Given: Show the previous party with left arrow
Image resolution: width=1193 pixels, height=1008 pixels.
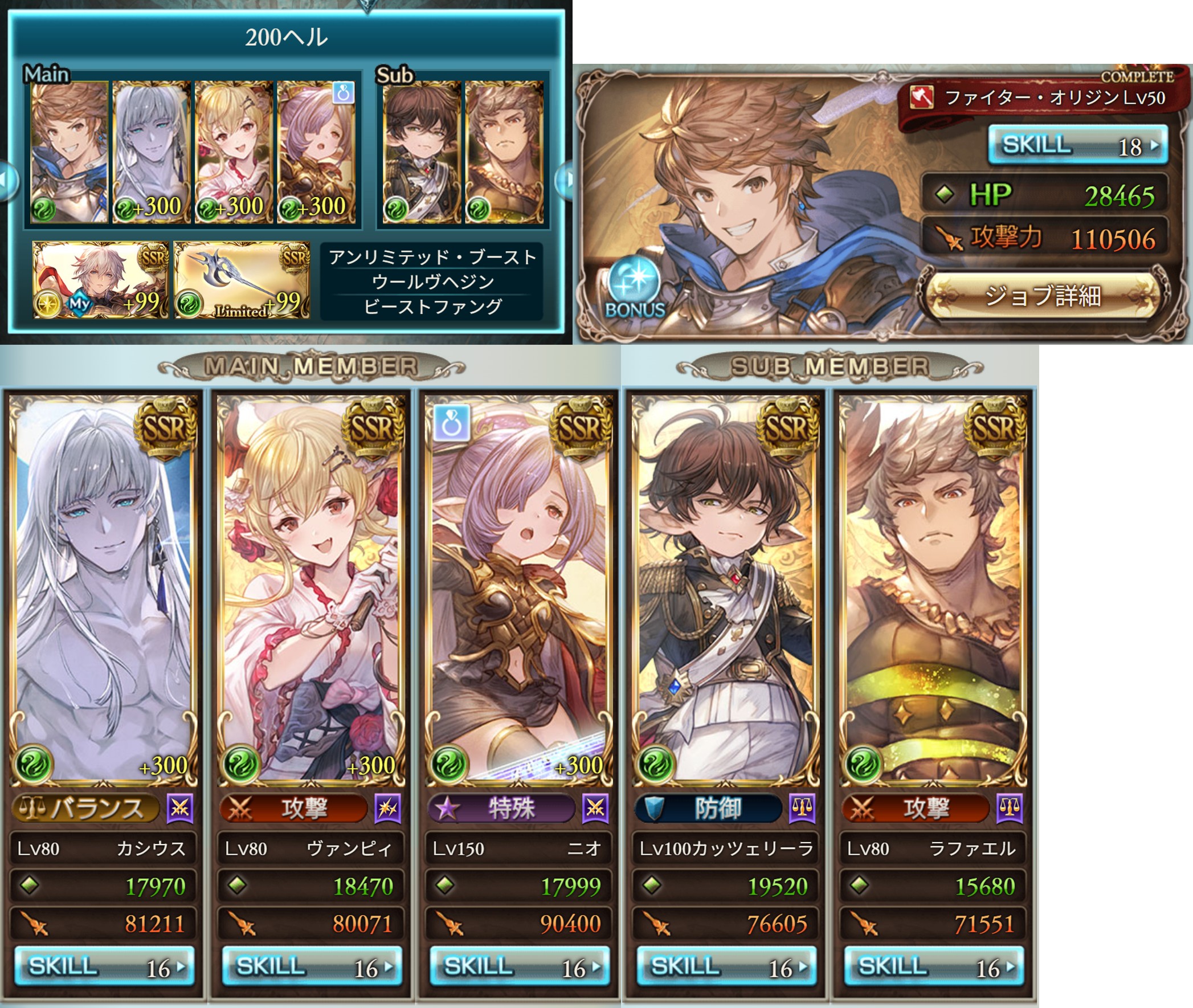Looking at the screenshot, I should click(x=7, y=180).
